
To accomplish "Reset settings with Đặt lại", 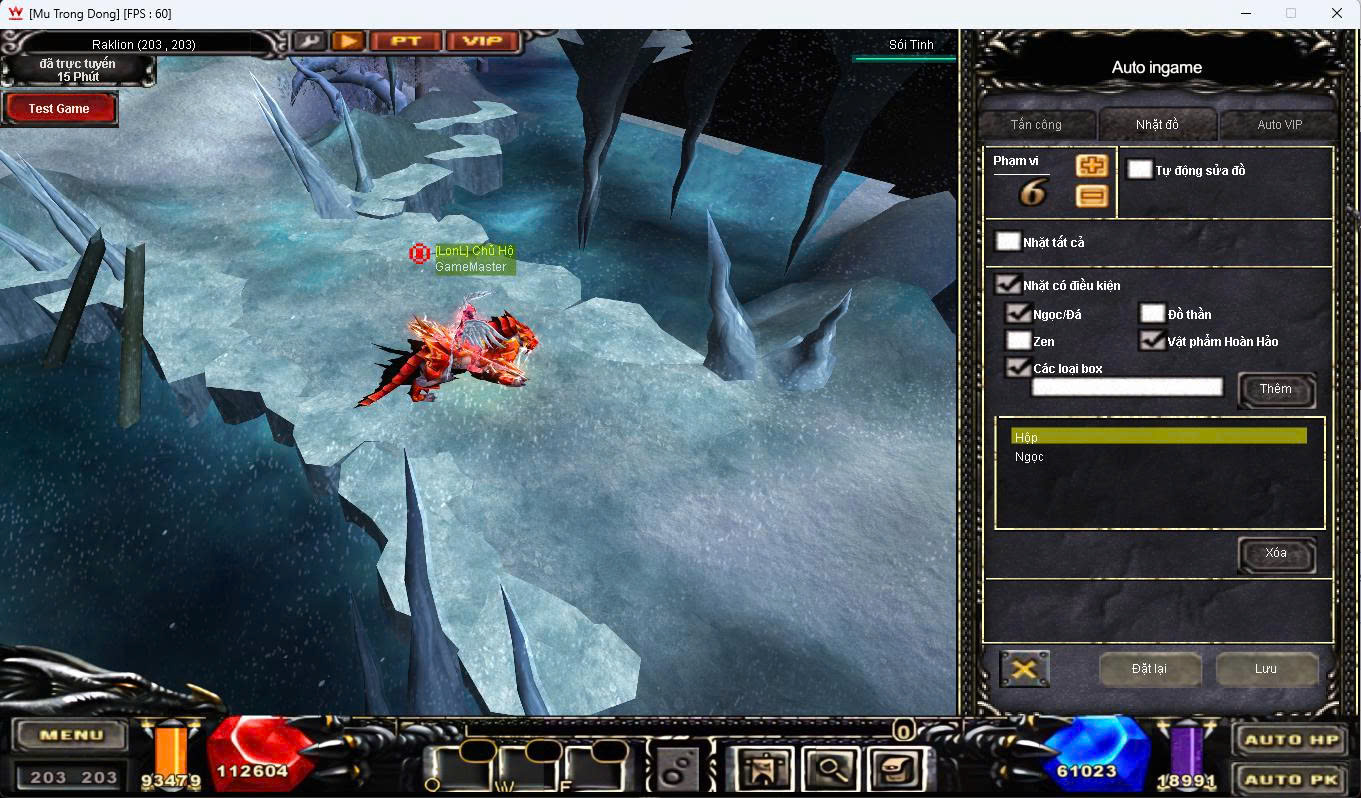I will [1149, 669].
